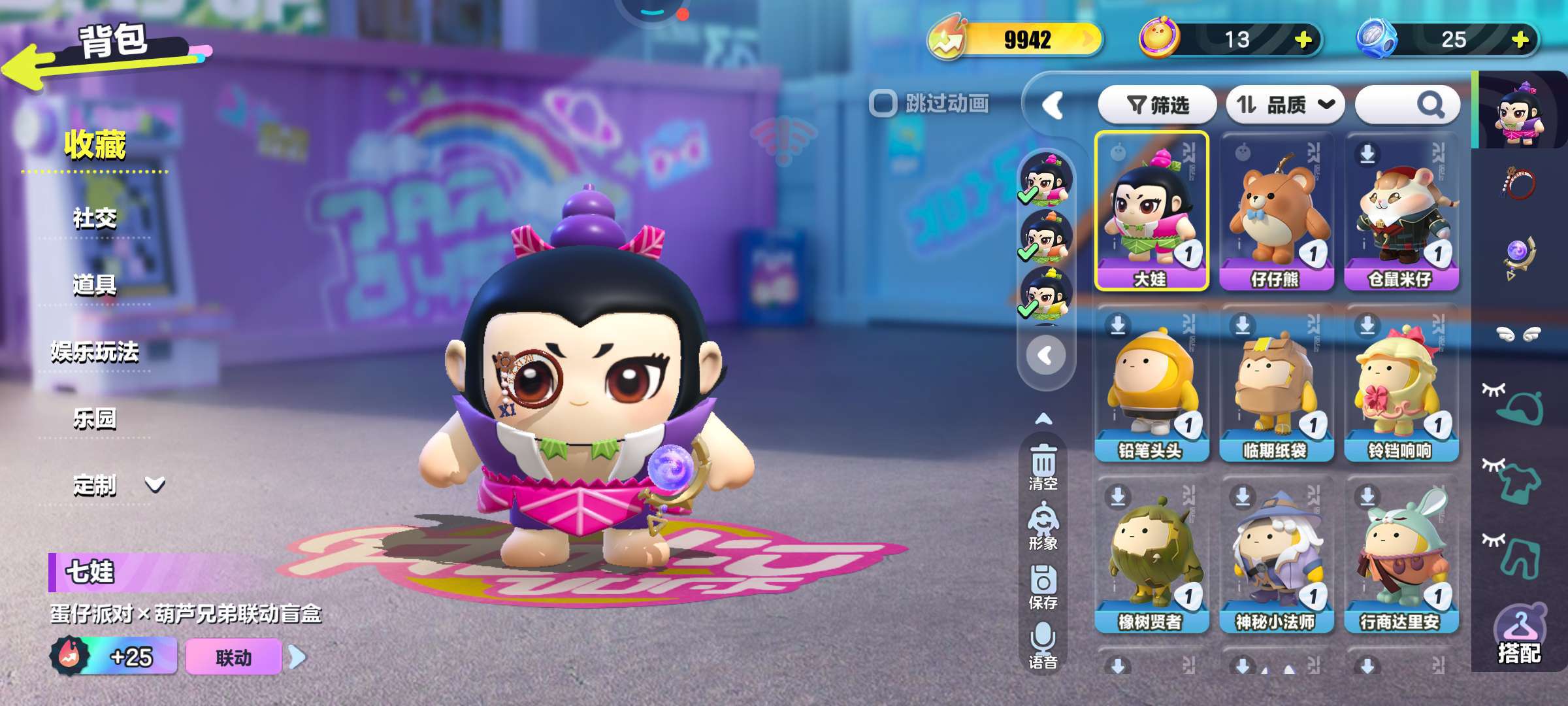
Task: Select the 娱乐玩法 category
Action: (95, 352)
